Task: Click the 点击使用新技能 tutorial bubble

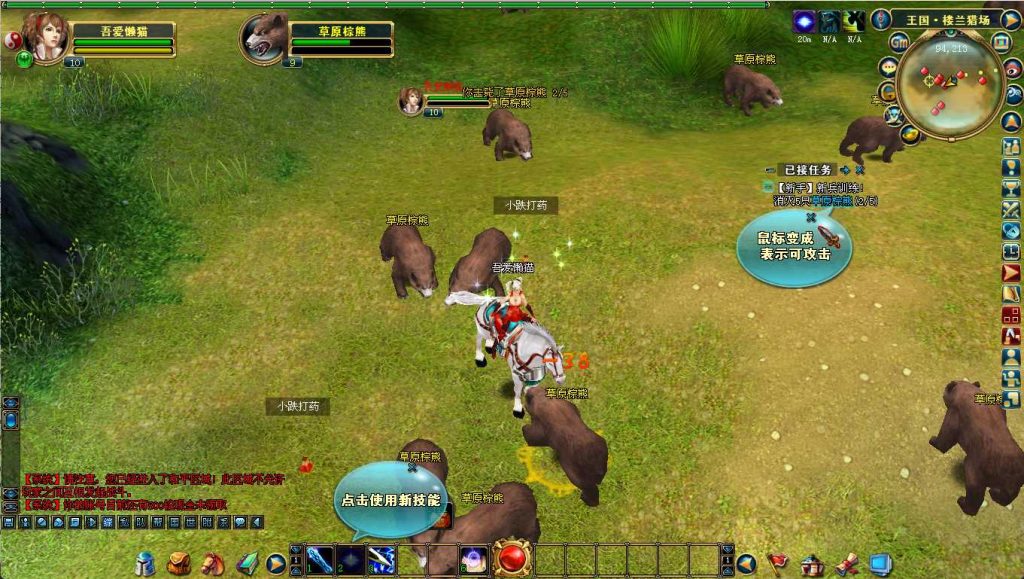Action: [390, 499]
